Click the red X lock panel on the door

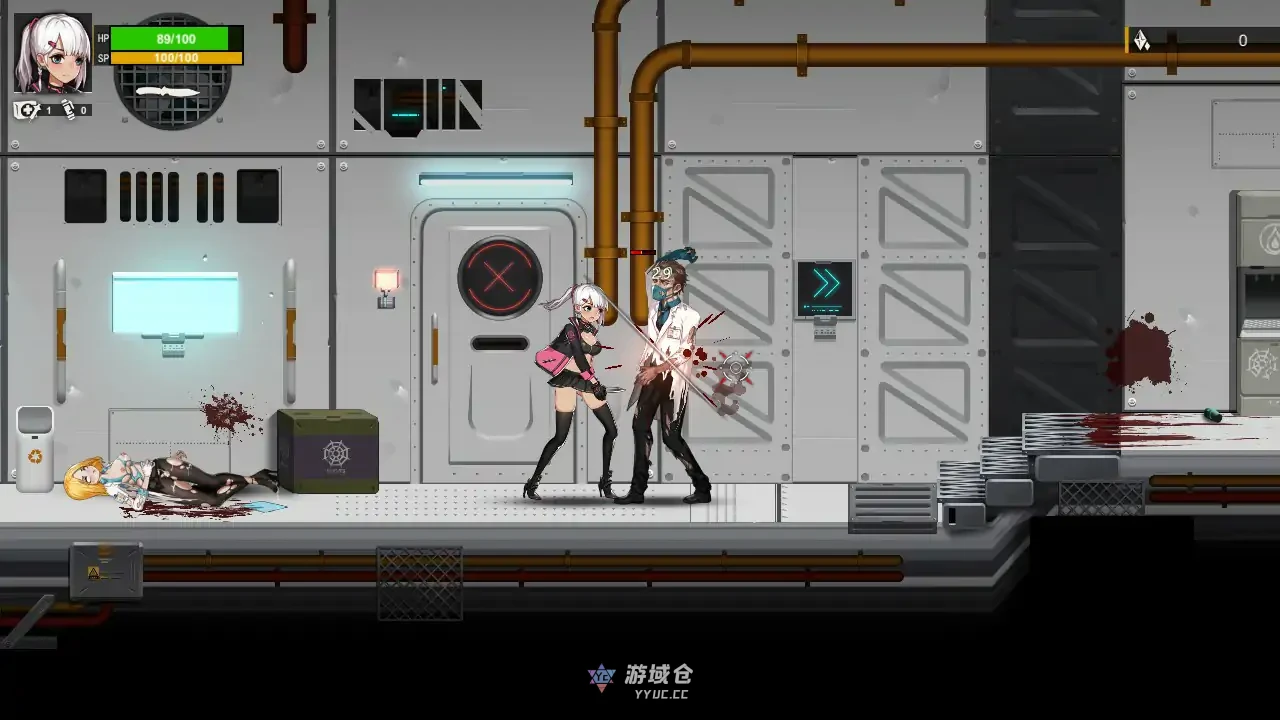click(499, 277)
